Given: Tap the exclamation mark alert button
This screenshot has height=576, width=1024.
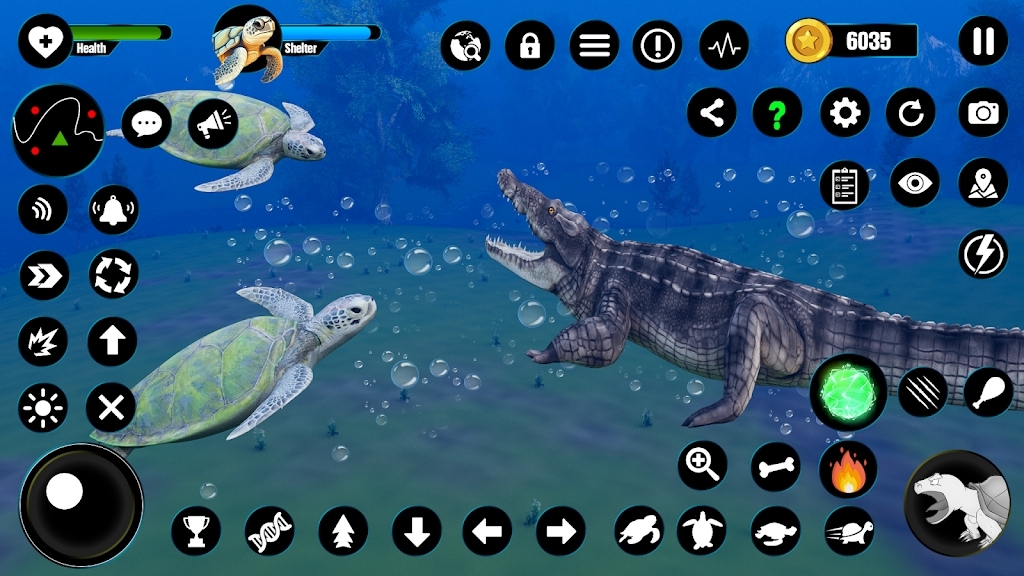Looking at the screenshot, I should tap(658, 45).
